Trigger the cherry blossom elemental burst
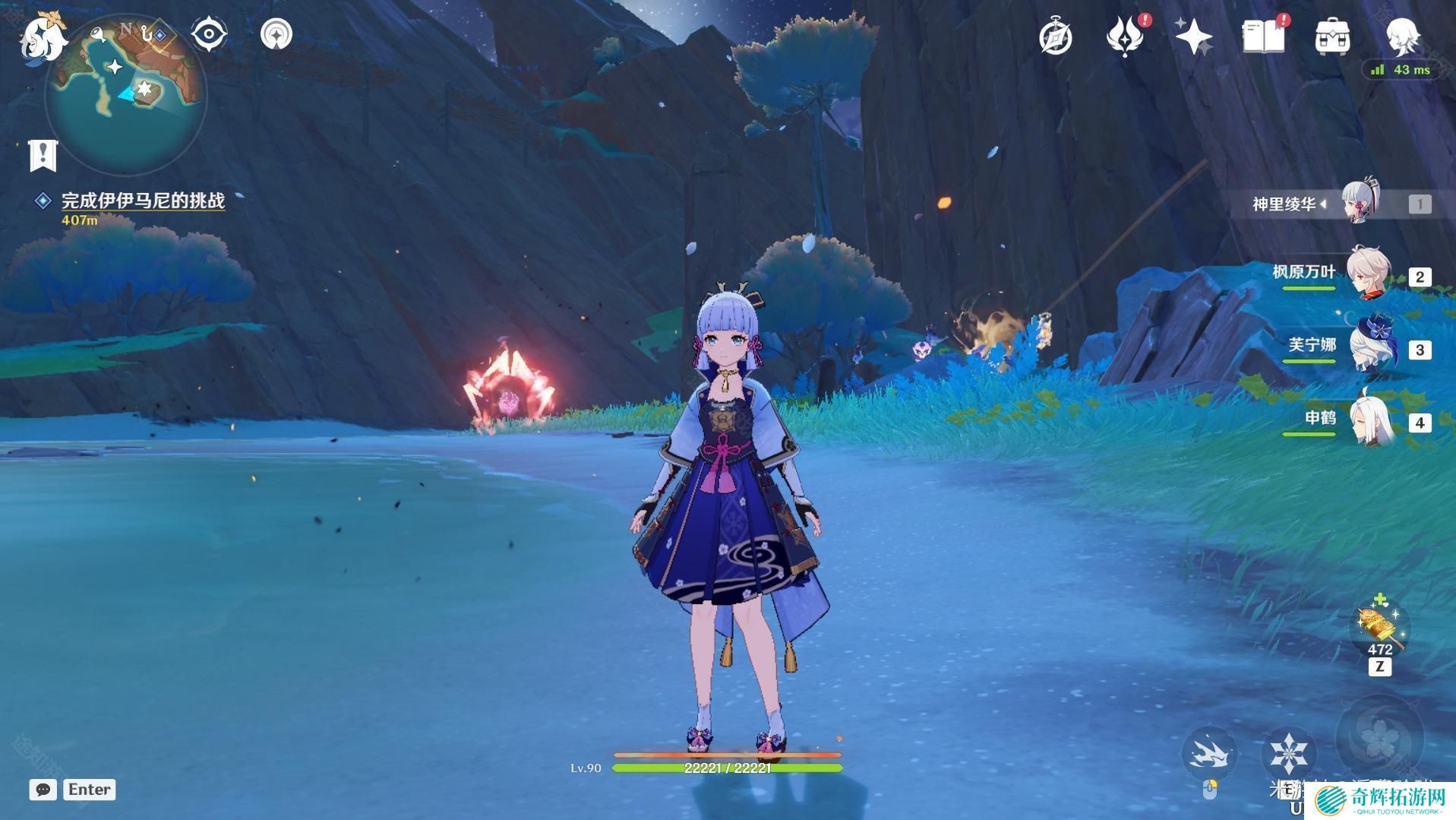 (1378, 736)
